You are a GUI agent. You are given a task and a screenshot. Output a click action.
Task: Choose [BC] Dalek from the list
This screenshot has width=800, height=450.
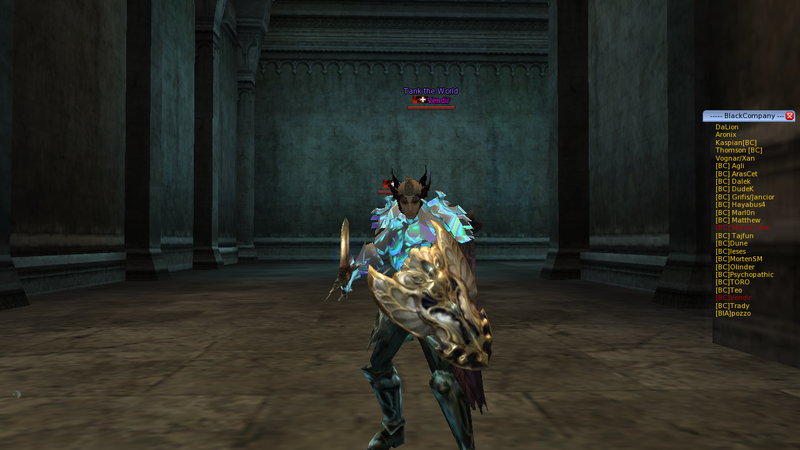733,182
